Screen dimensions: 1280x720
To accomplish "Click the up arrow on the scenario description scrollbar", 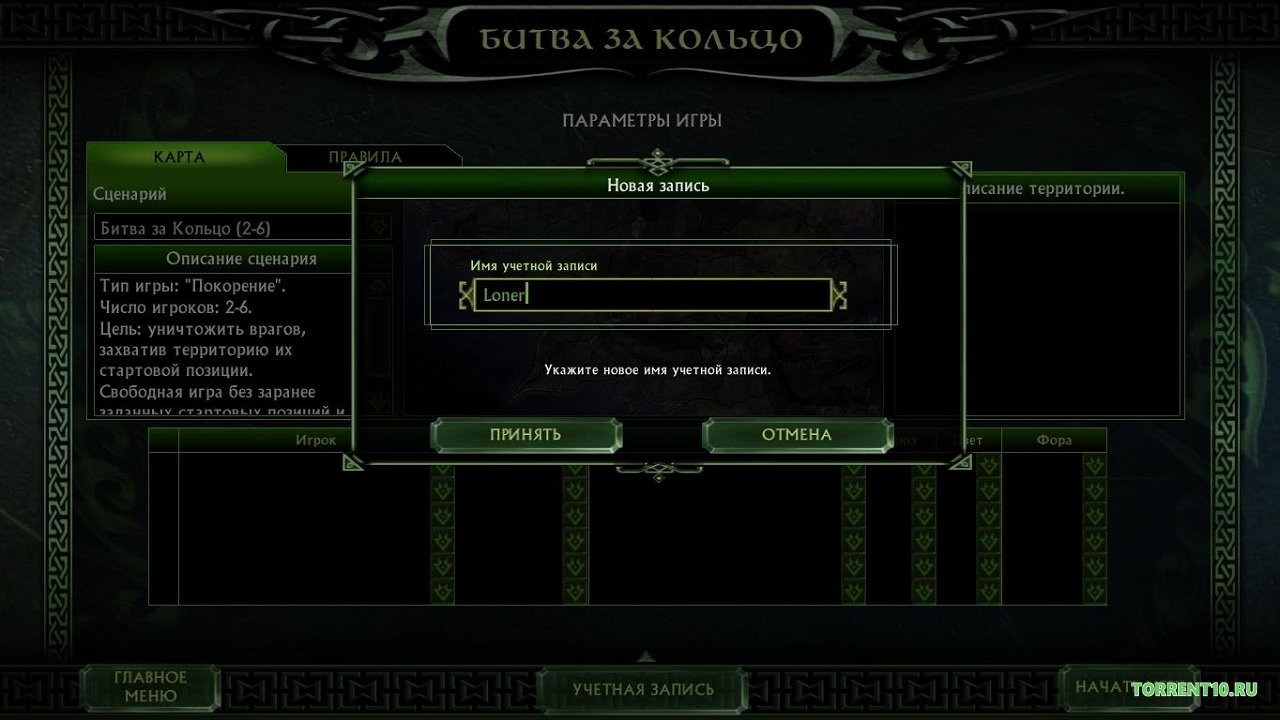I will 377,286.
